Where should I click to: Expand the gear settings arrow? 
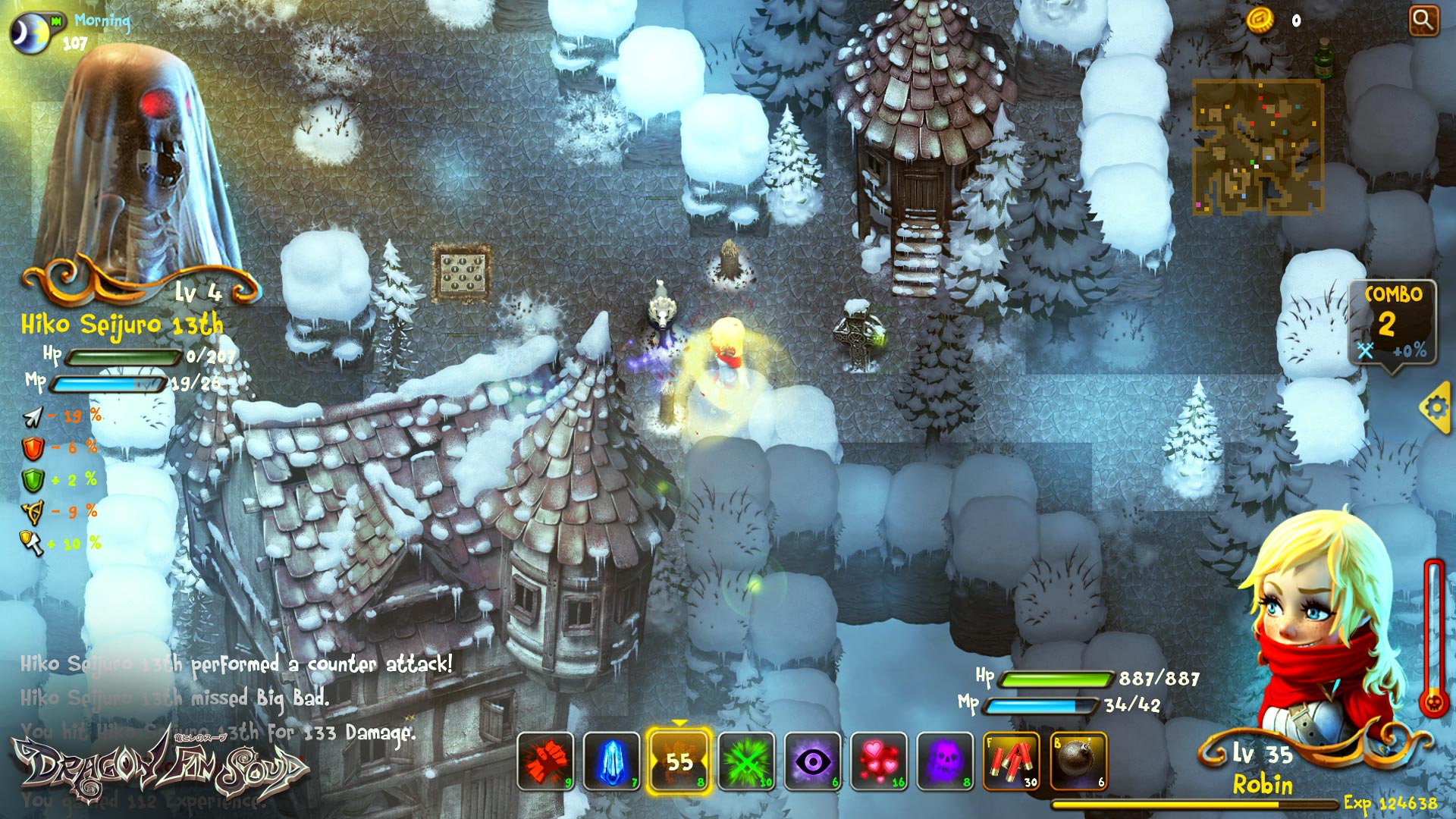tap(1436, 406)
